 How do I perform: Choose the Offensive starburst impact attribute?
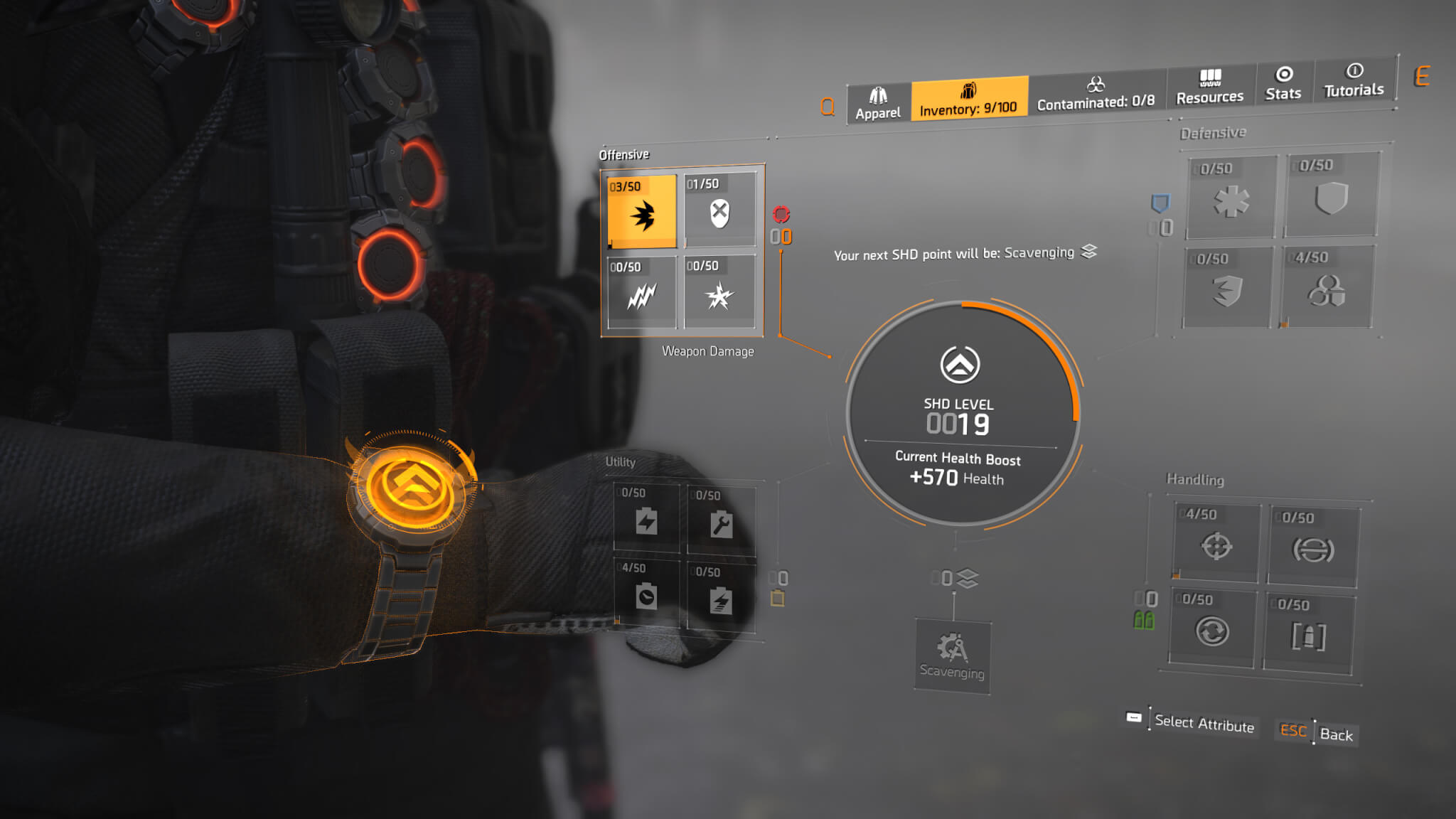719,292
